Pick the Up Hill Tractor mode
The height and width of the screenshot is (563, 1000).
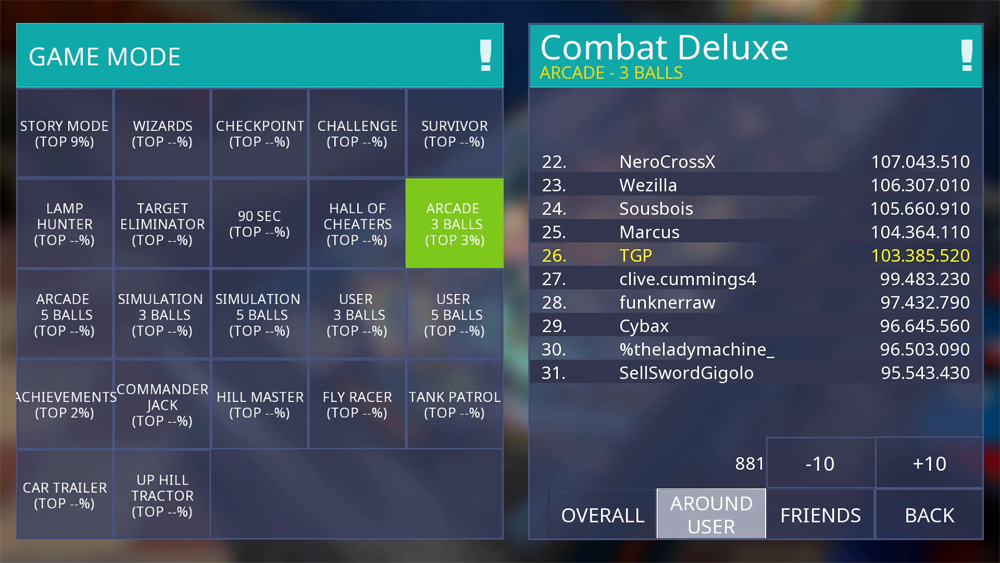(x=162, y=495)
